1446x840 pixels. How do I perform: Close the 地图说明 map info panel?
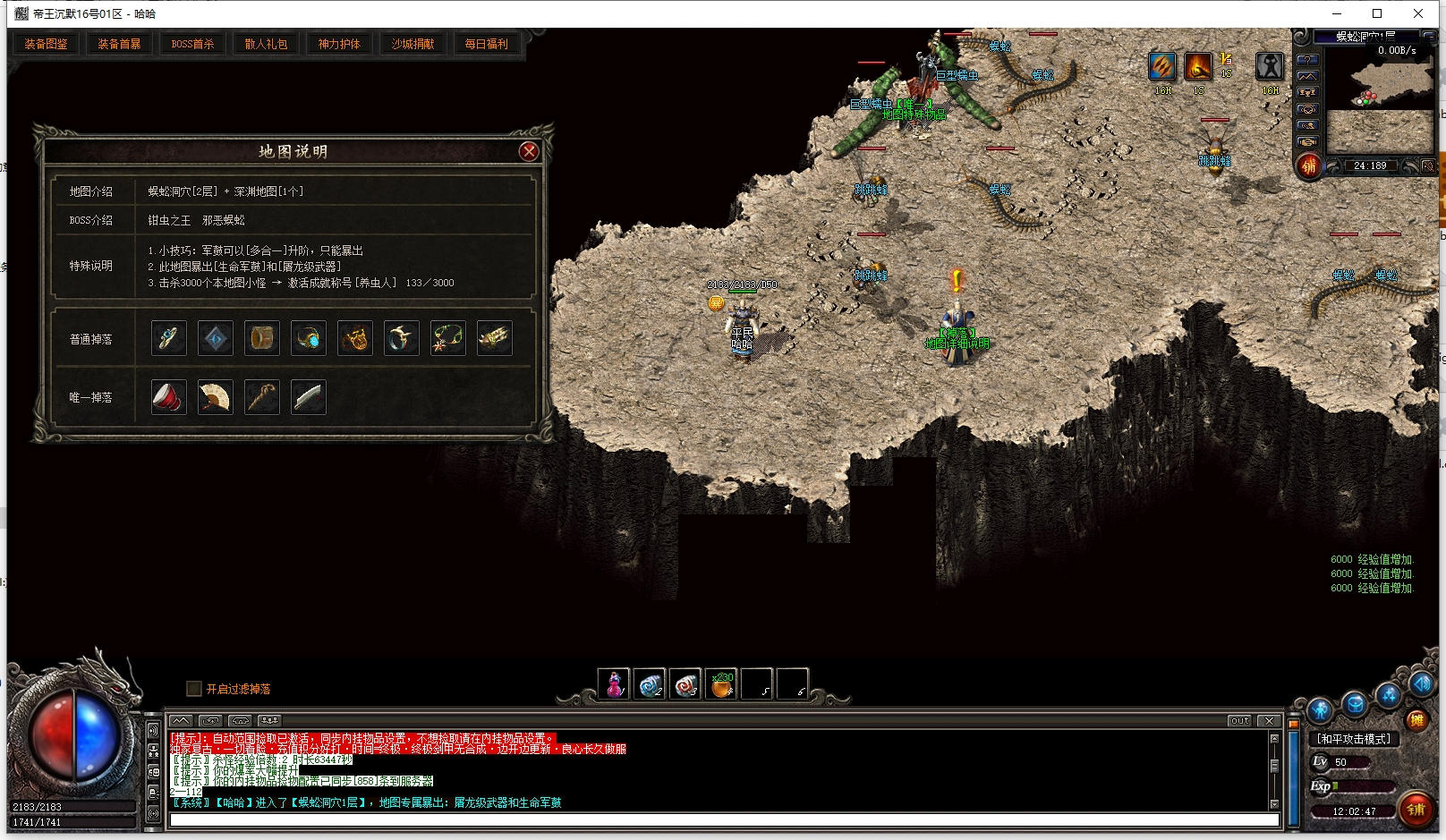click(529, 151)
